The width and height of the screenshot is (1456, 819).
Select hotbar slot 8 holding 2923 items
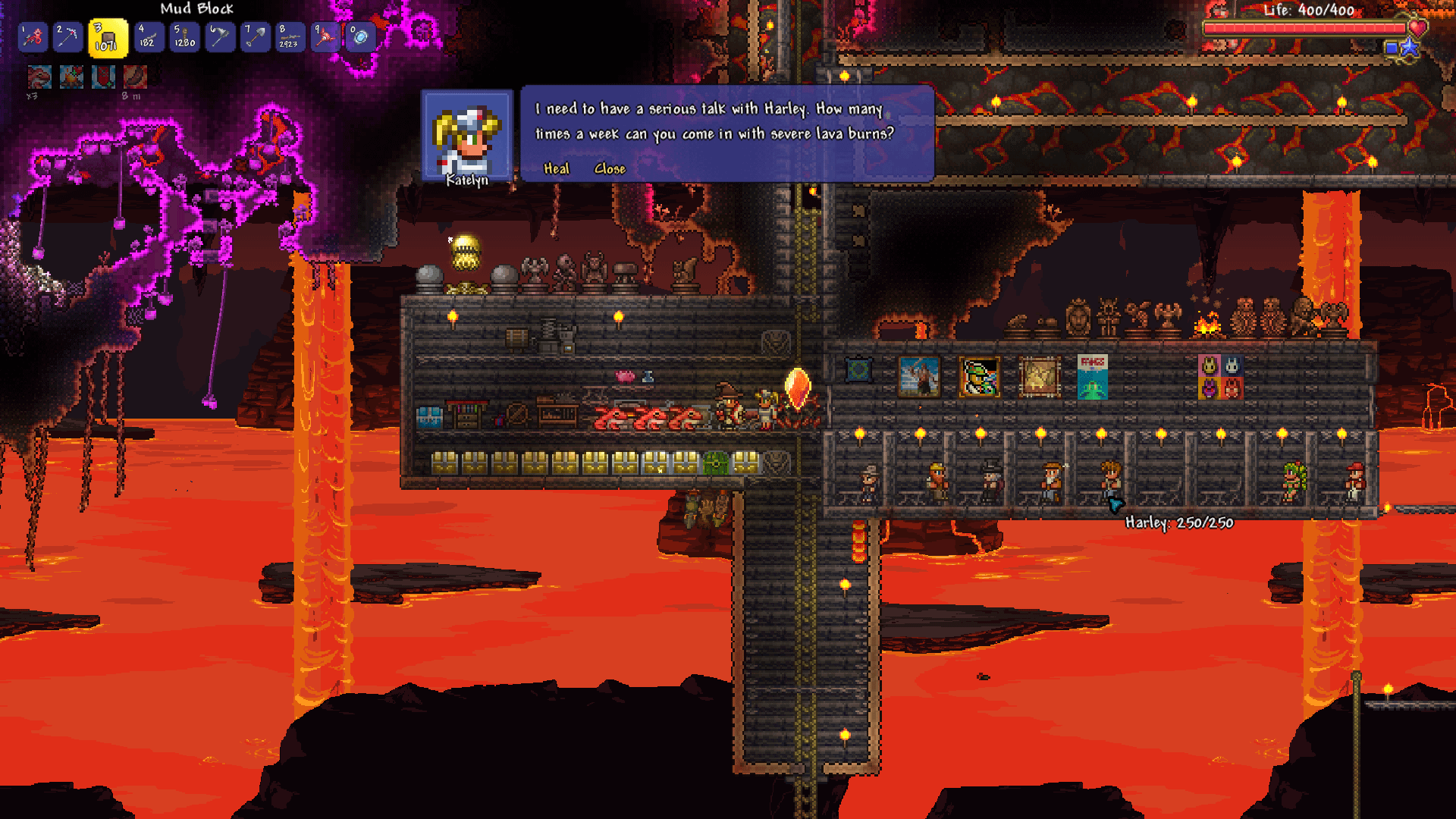pos(289,37)
